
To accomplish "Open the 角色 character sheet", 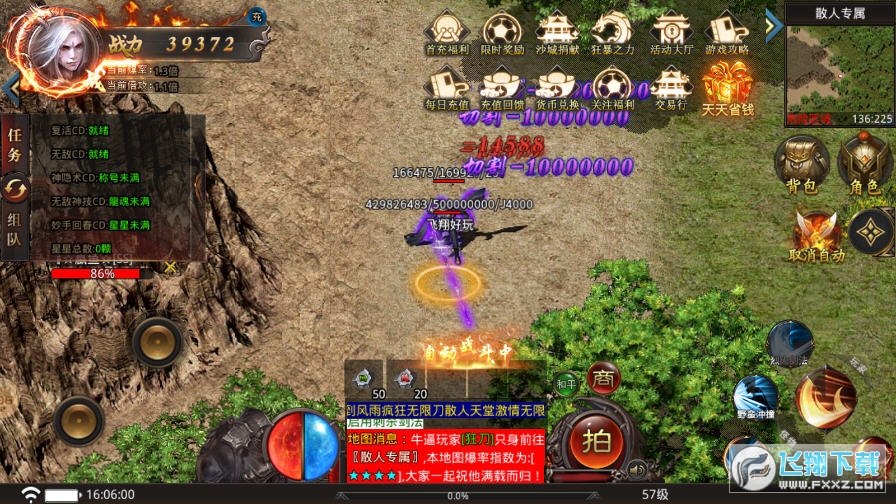I will 864,164.
